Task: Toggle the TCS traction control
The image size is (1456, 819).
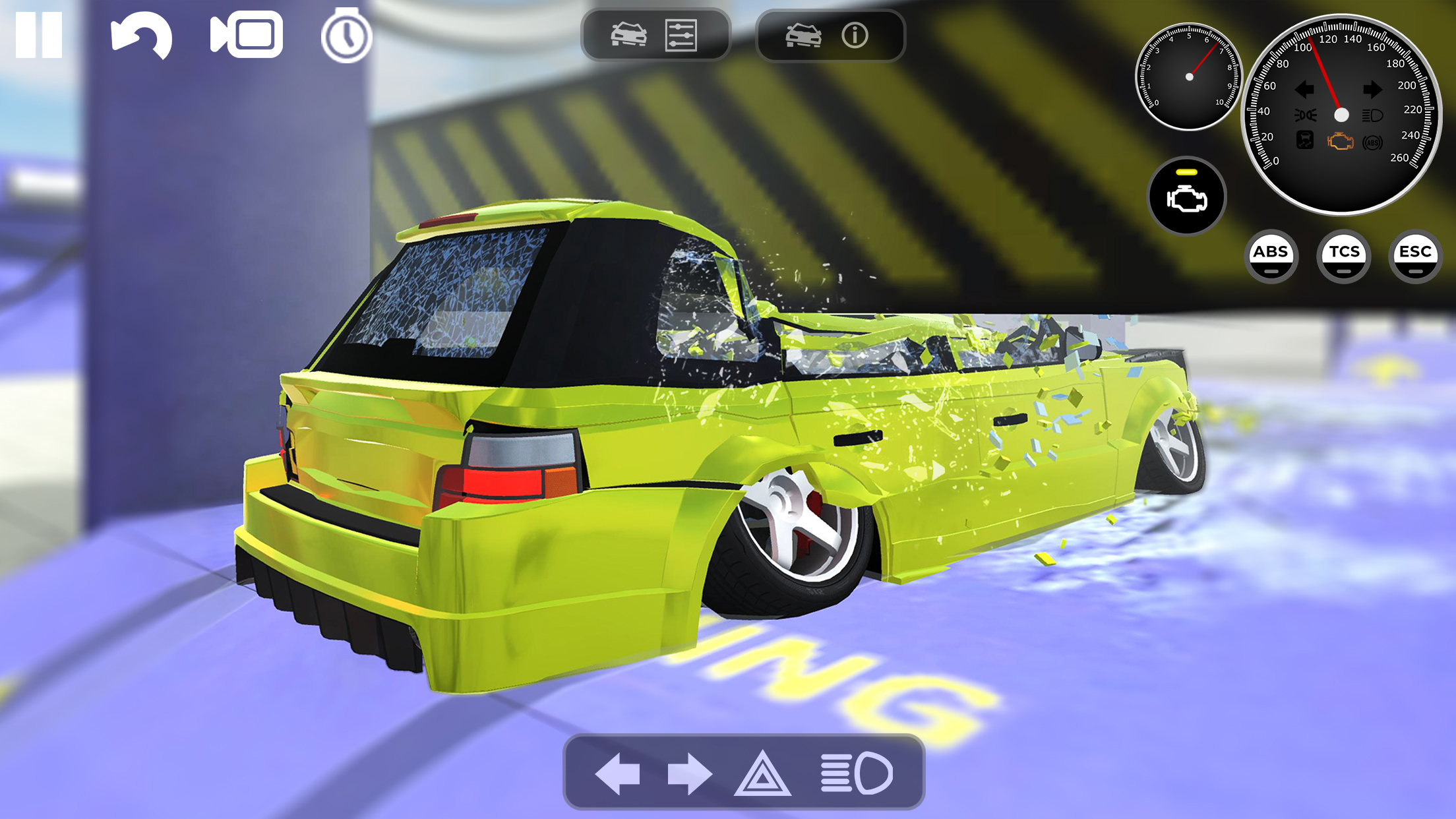Action: point(1343,256)
